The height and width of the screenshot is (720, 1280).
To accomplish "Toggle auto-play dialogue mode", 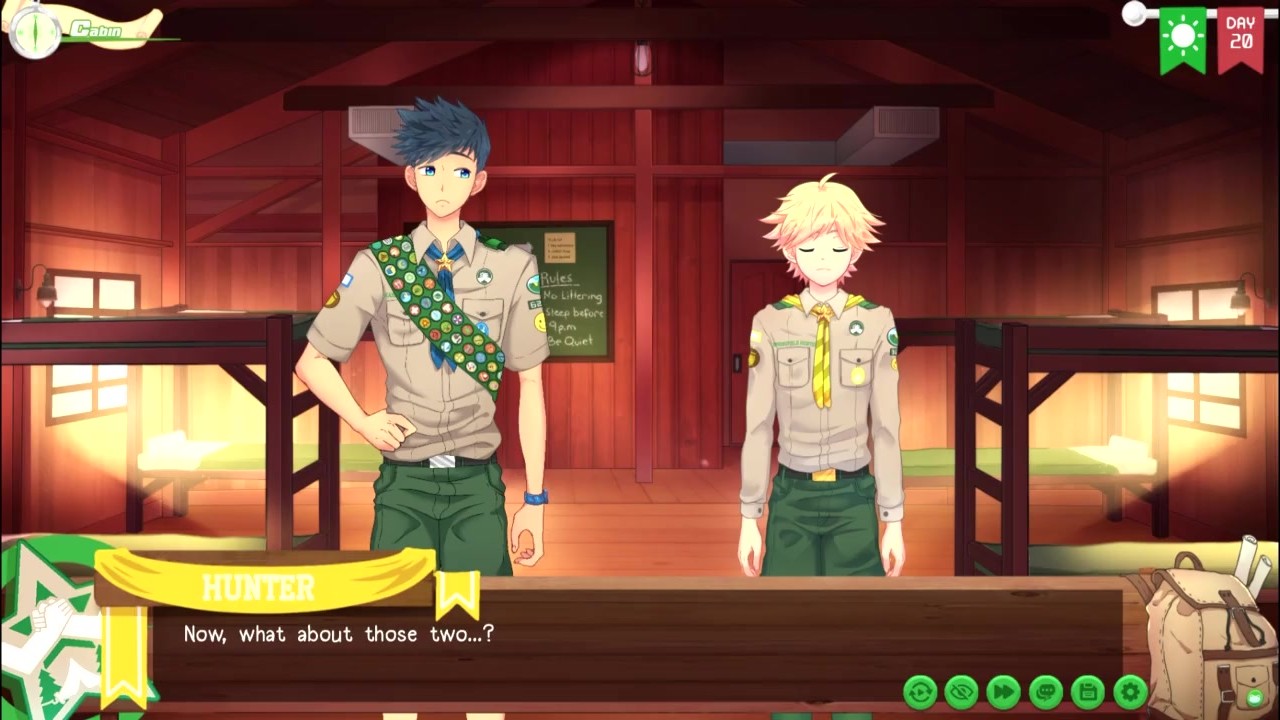I will coord(920,691).
